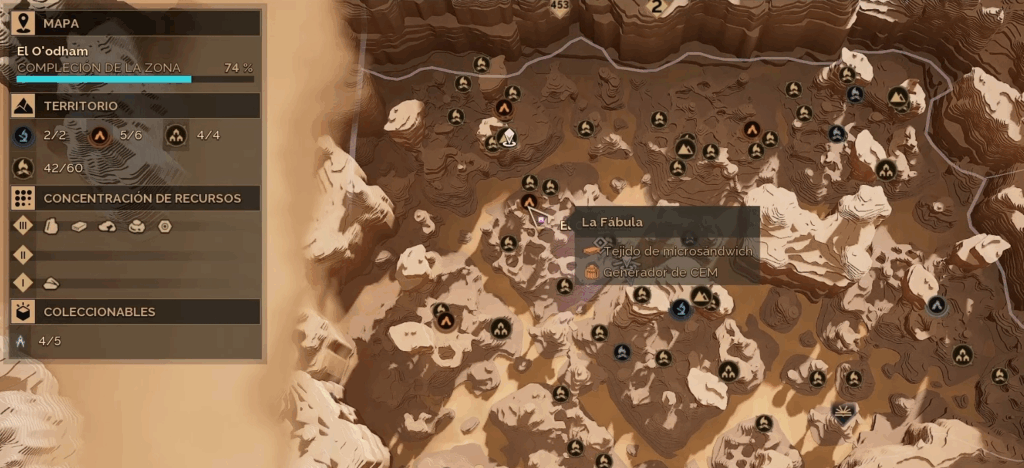The image size is (1024, 468).
Task: Click the blue microscope legend icon showing 2/2
Action: point(24,135)
